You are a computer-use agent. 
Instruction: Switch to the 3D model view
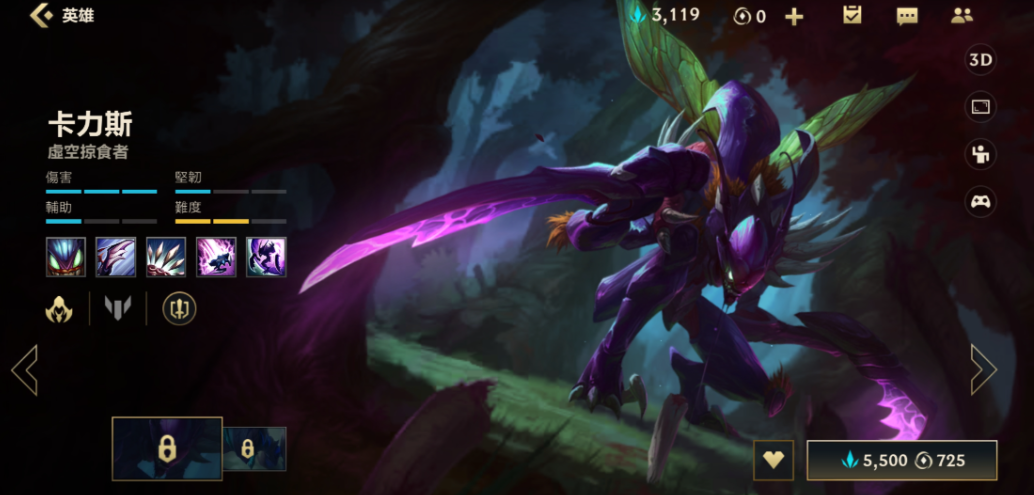click(980, 60)
